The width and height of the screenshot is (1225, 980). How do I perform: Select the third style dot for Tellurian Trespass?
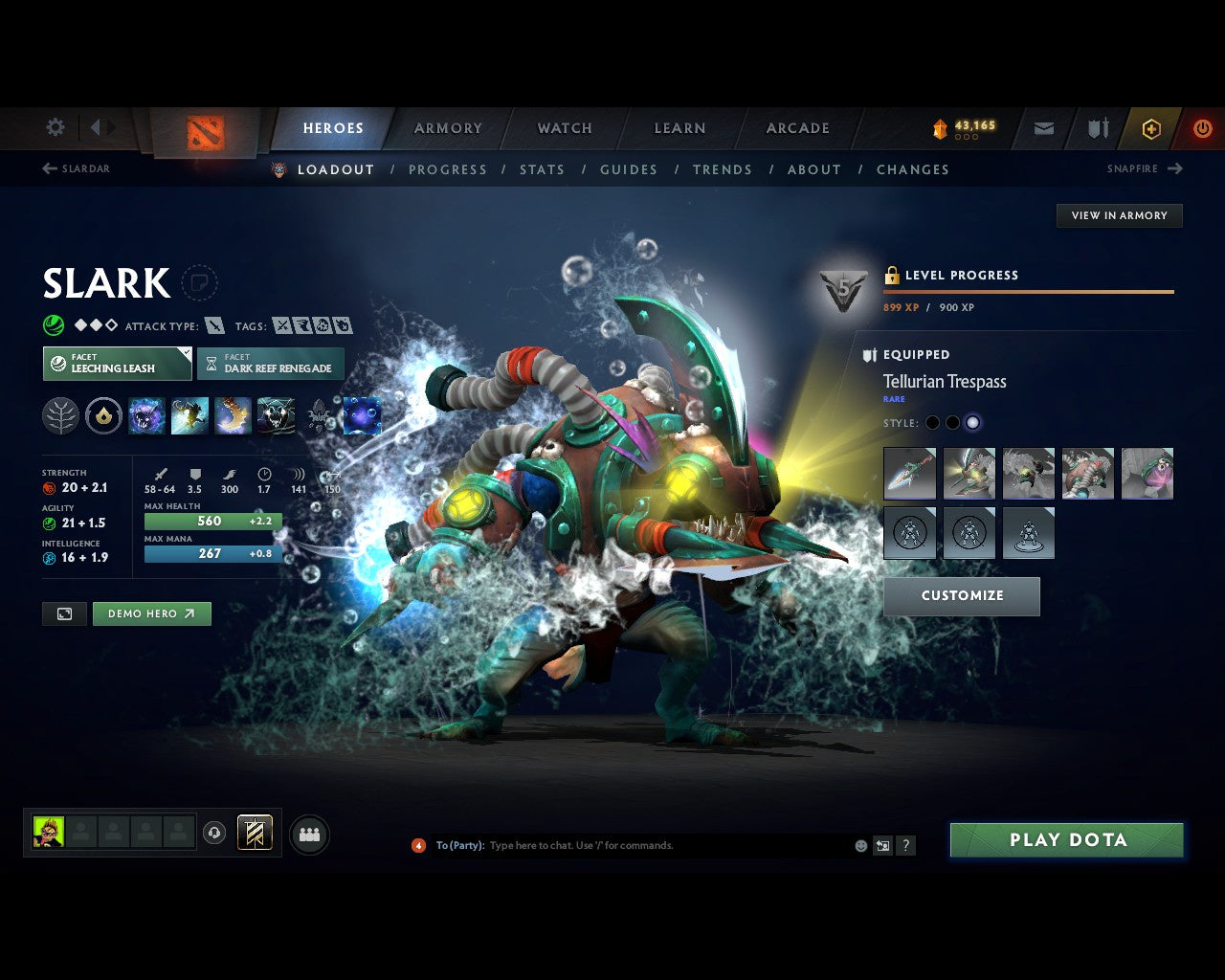pyautogui.click(x=973, y=422)
